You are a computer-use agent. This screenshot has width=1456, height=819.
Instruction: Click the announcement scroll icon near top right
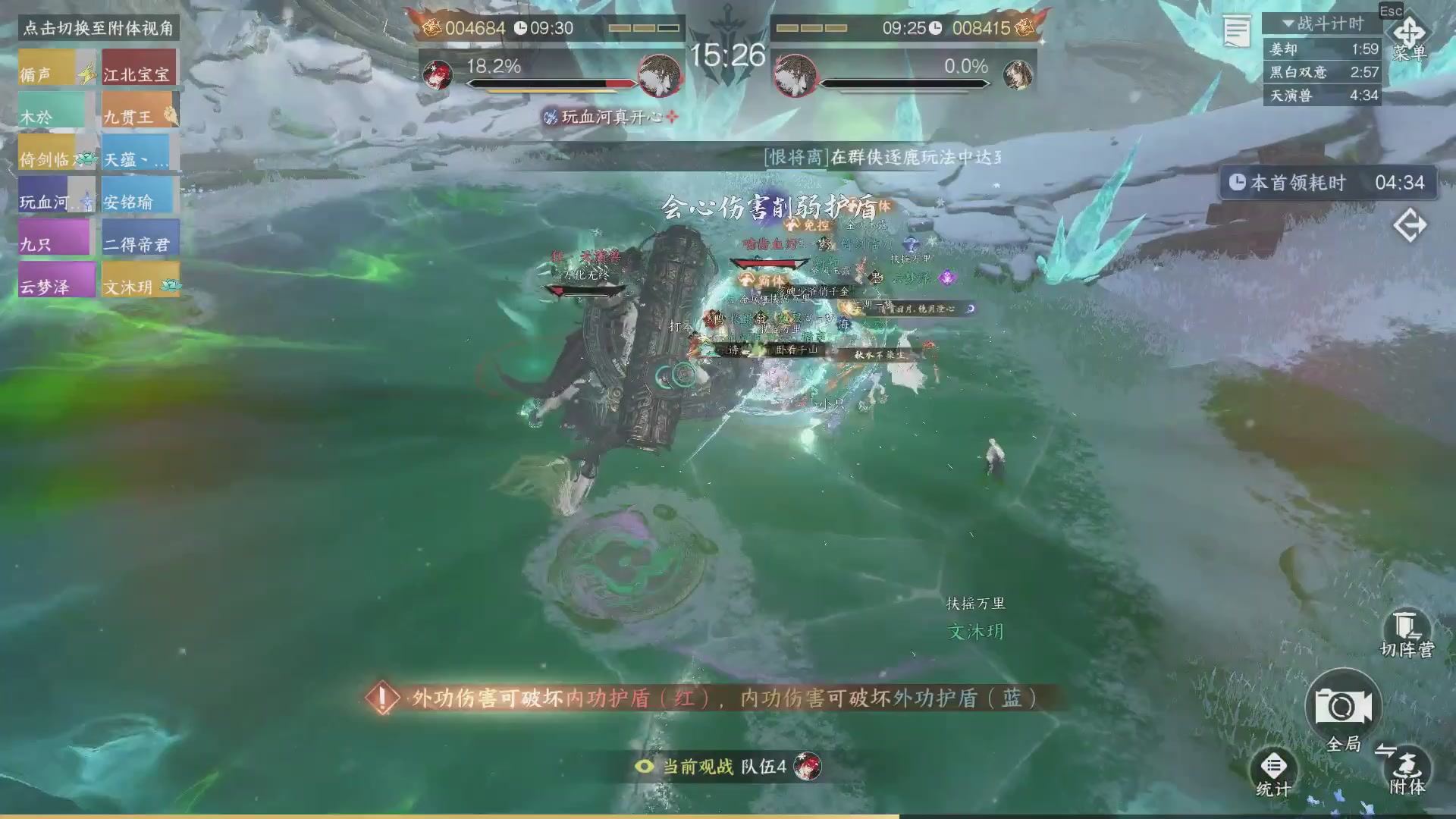pyautogui.click(x=1236, y=30)
